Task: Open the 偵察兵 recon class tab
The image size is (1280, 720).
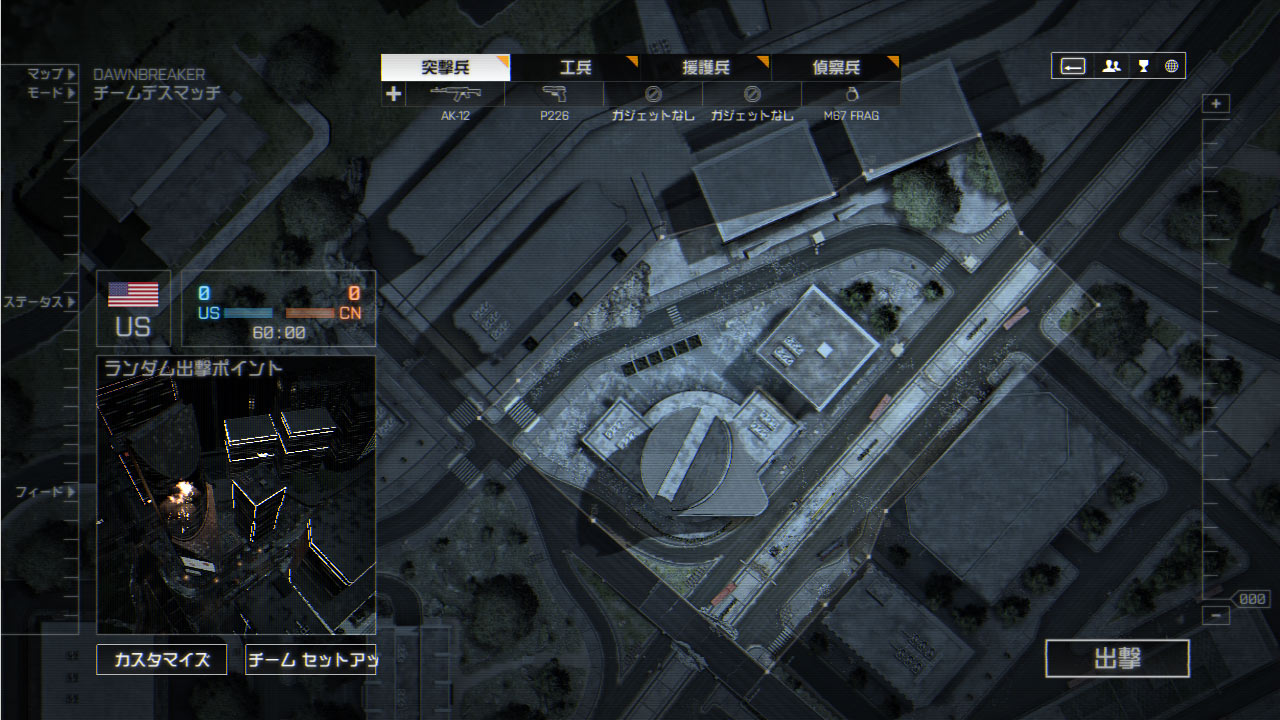Action: click(835, 68)
